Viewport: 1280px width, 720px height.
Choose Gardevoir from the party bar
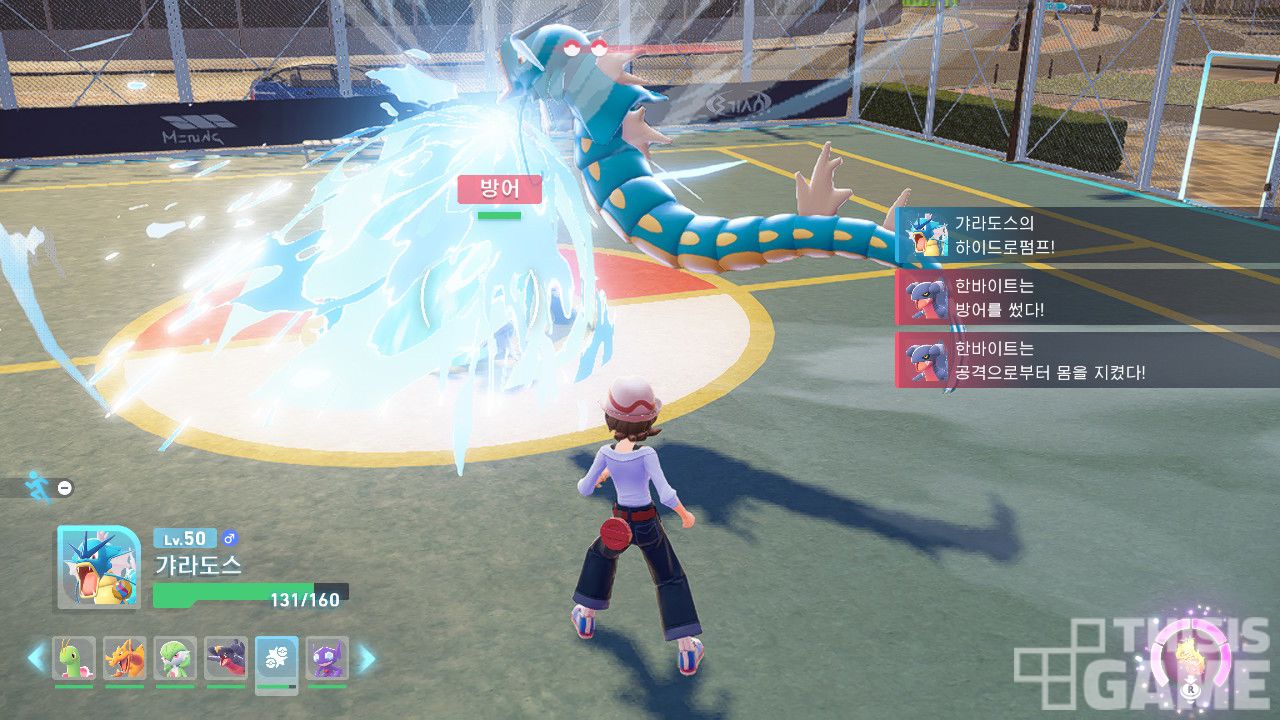click(x=175, y=658)
